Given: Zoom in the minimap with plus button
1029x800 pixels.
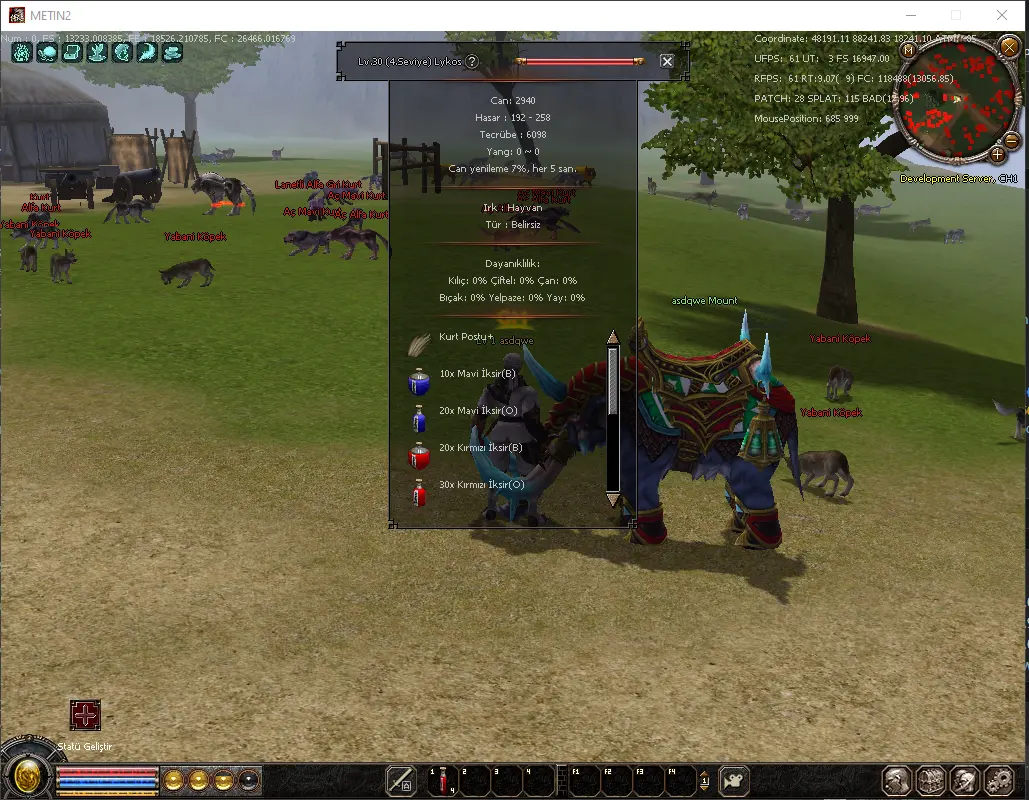Looking at the screenshot, I should 996,154.
